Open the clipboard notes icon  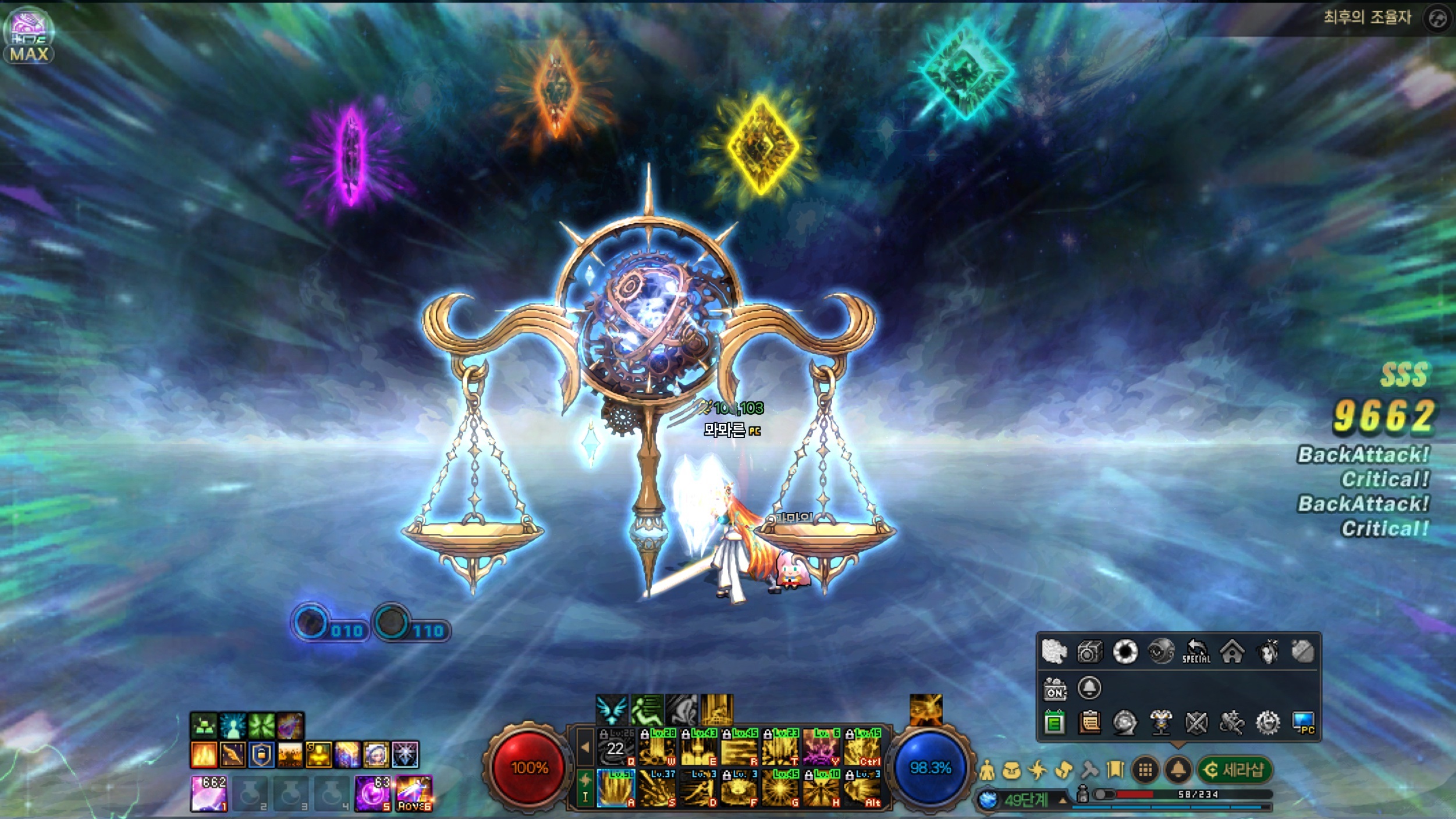click(1089, 723)
